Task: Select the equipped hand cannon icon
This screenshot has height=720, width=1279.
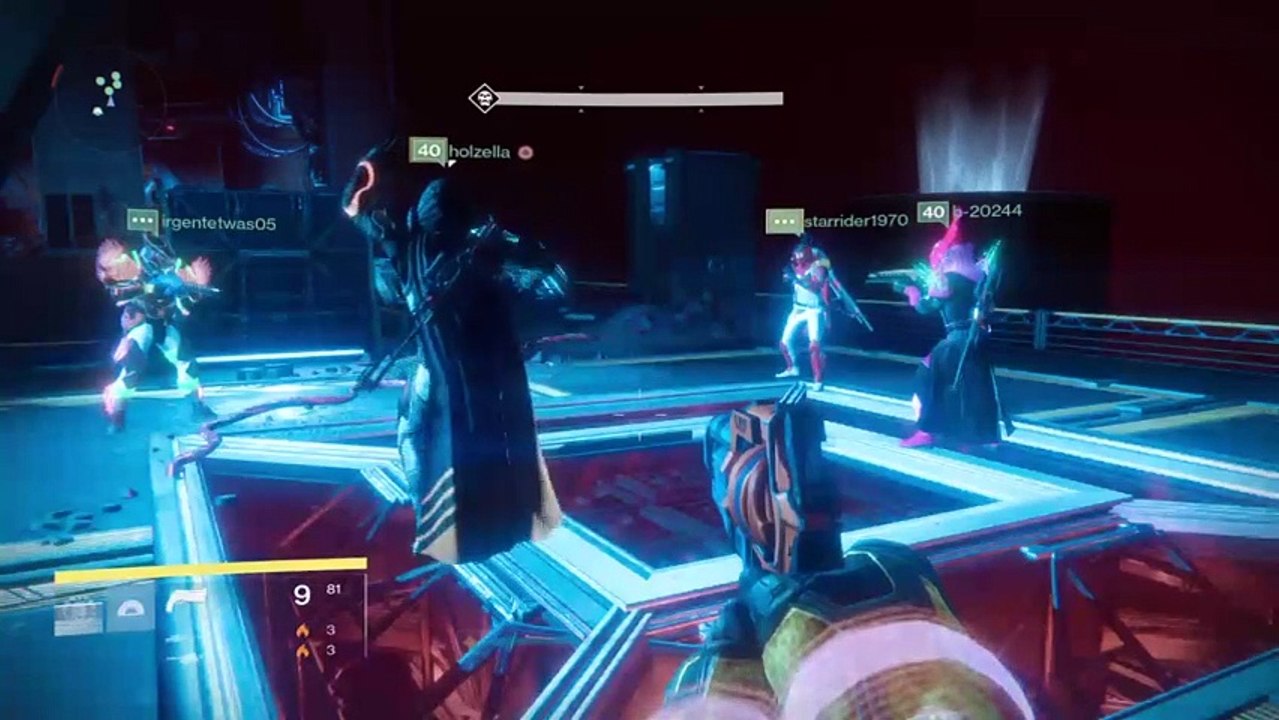Action: 188,600
